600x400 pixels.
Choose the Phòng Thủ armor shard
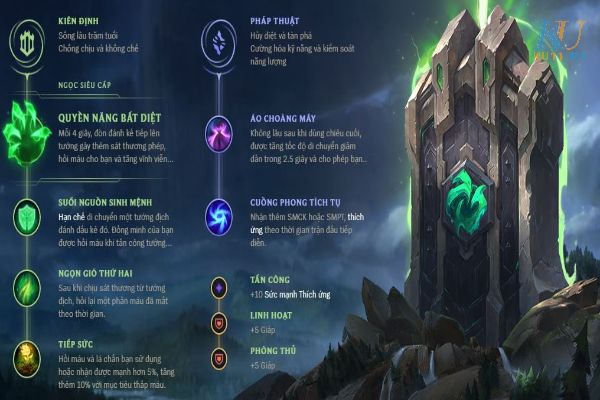tap(217, 357)
